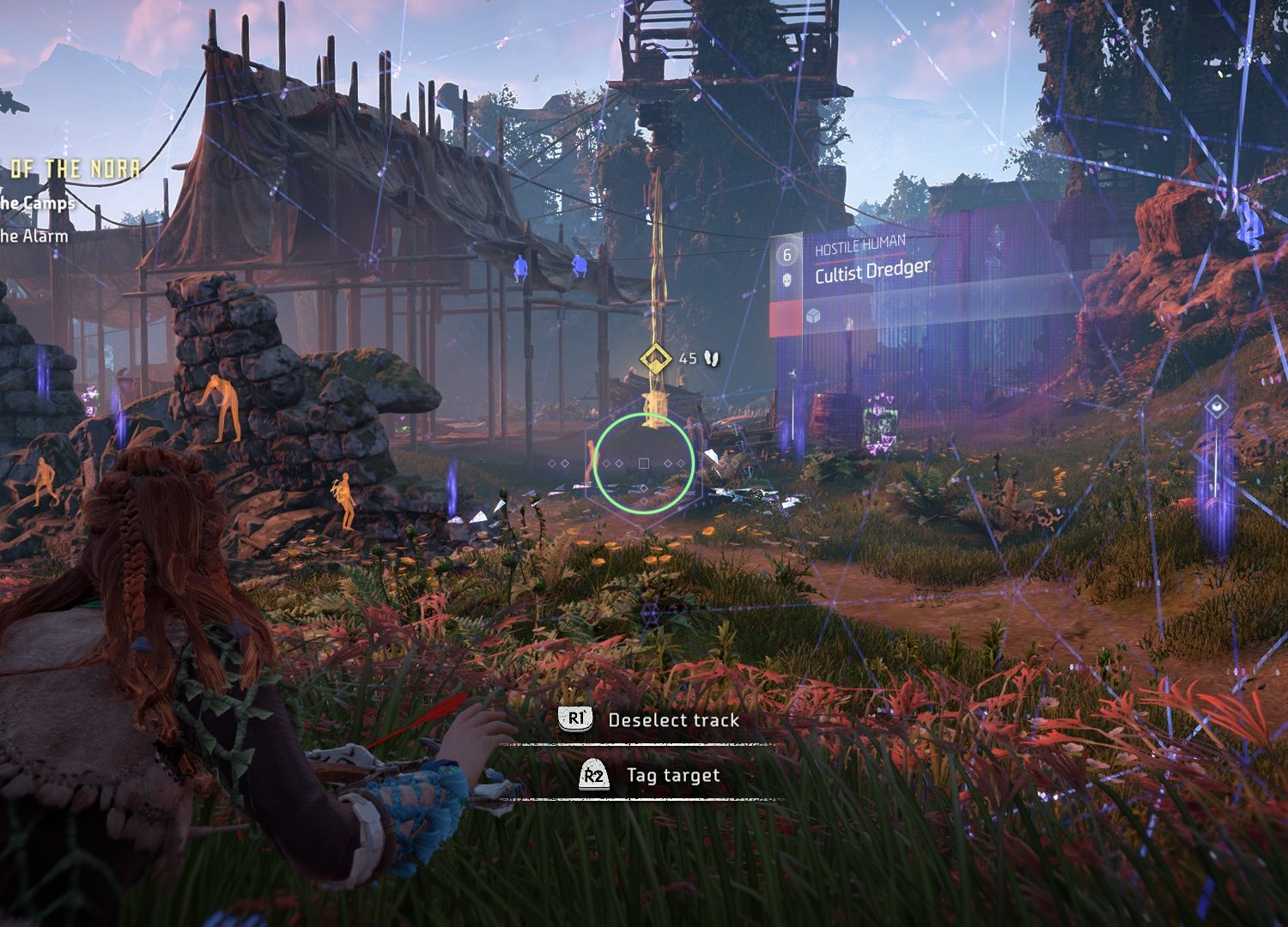Image resolution: width=1288 pixels, height=927 pixels.
Task: Click the level 6 badge on the enemy panel
Action: [x=787, y=255]
